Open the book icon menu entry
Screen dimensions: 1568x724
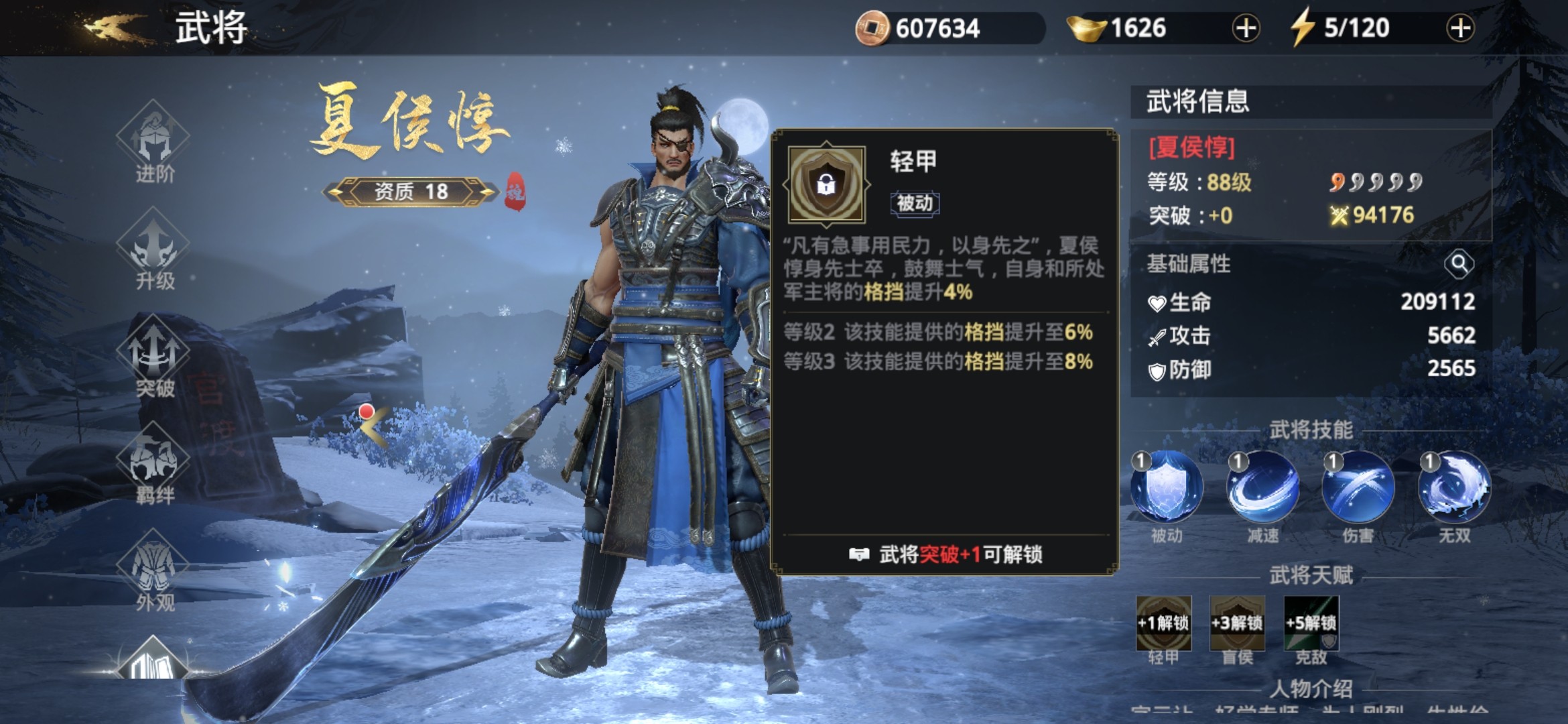152,664
